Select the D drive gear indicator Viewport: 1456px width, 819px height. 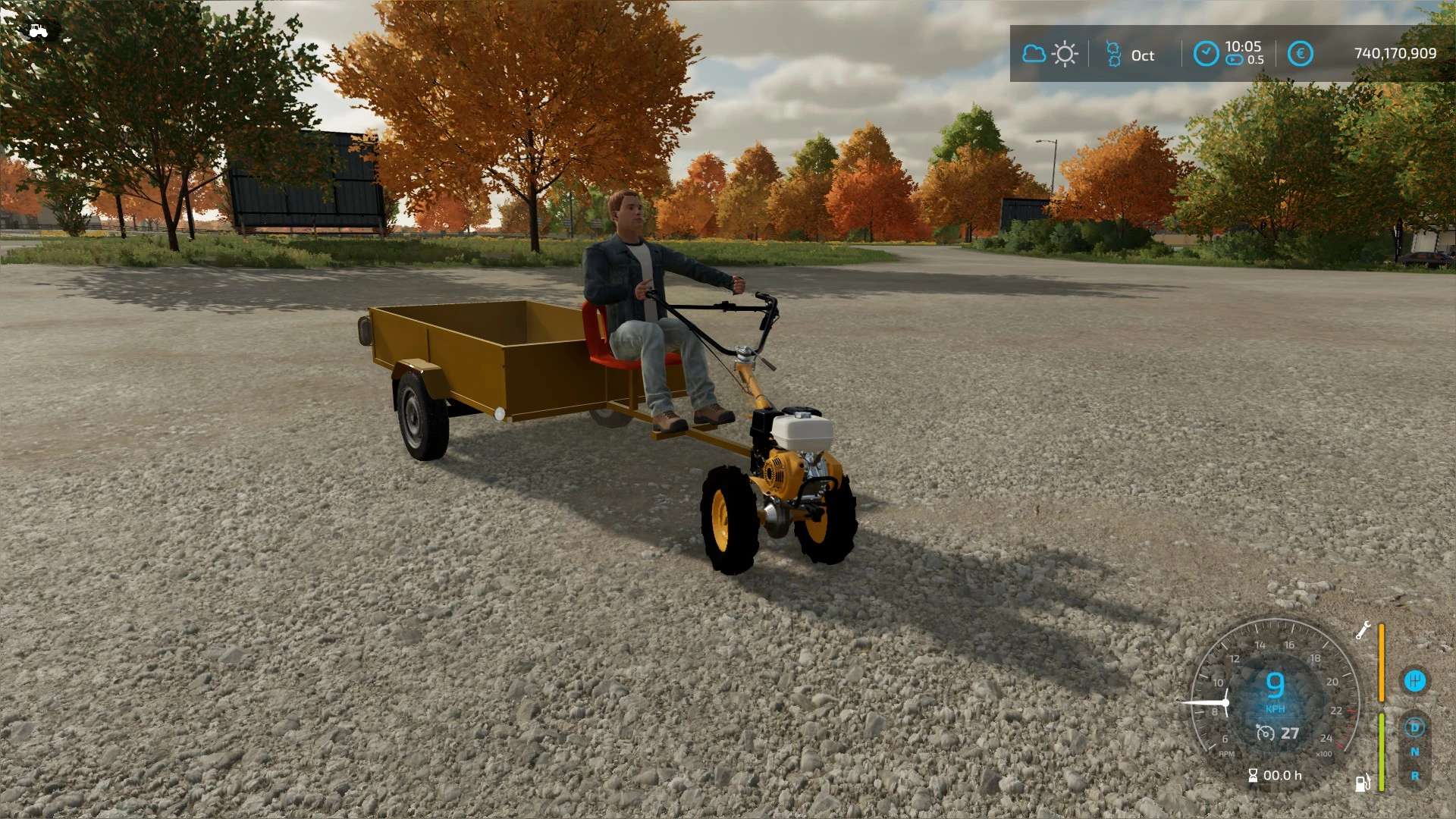tap(1414, 728)
